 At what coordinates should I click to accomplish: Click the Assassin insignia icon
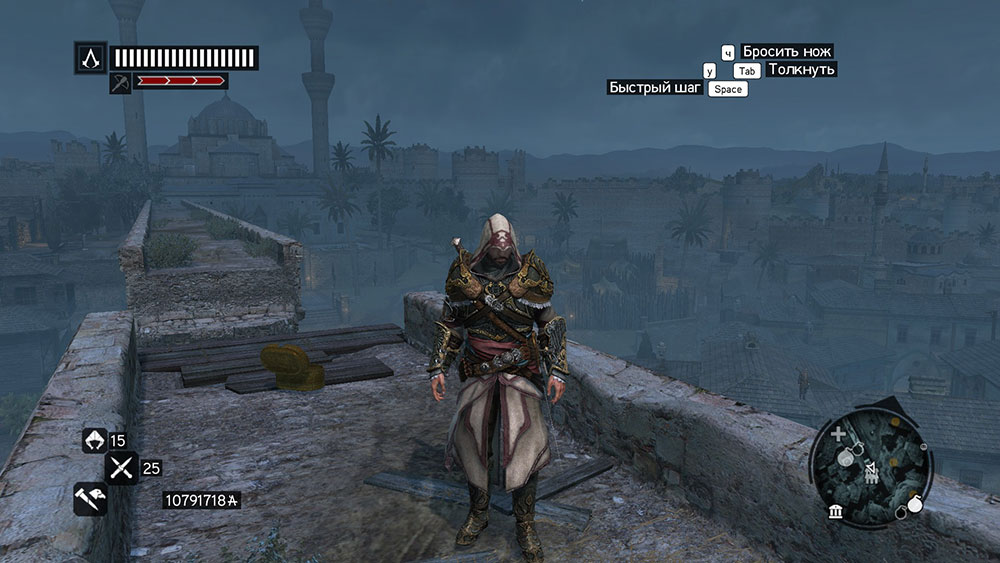(x=90, y=56)
